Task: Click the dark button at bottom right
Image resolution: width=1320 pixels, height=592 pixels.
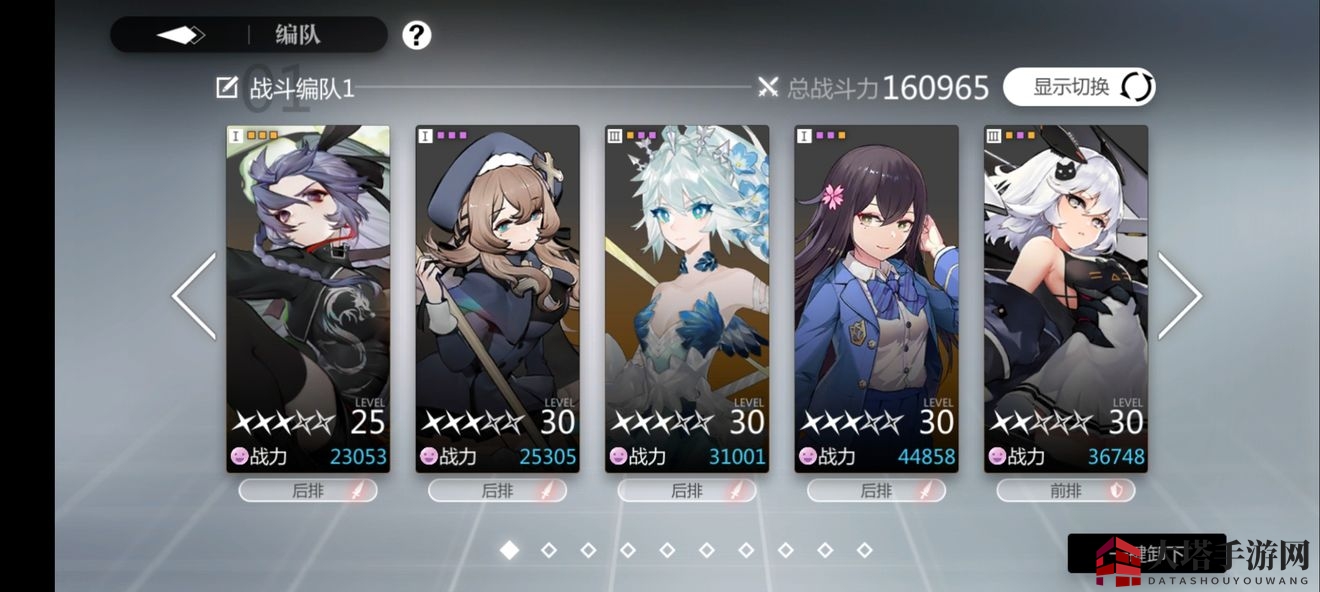Action: (x=1146, y=553)
